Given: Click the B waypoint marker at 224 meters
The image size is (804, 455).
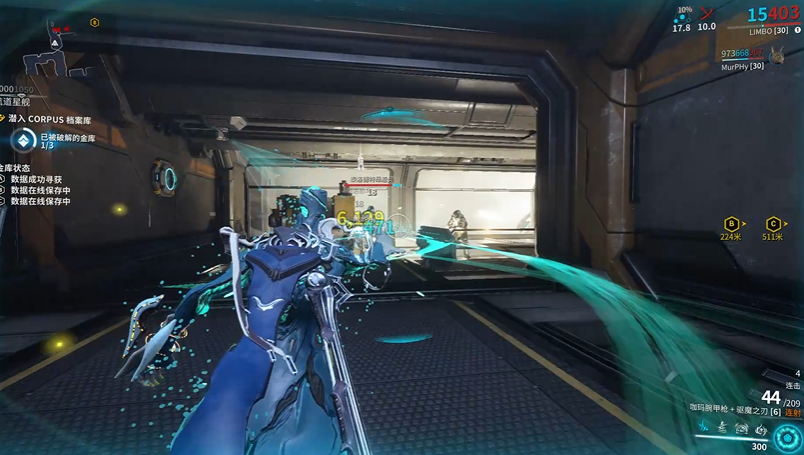Looking at the screenshot, I should [x=731, y=223].
